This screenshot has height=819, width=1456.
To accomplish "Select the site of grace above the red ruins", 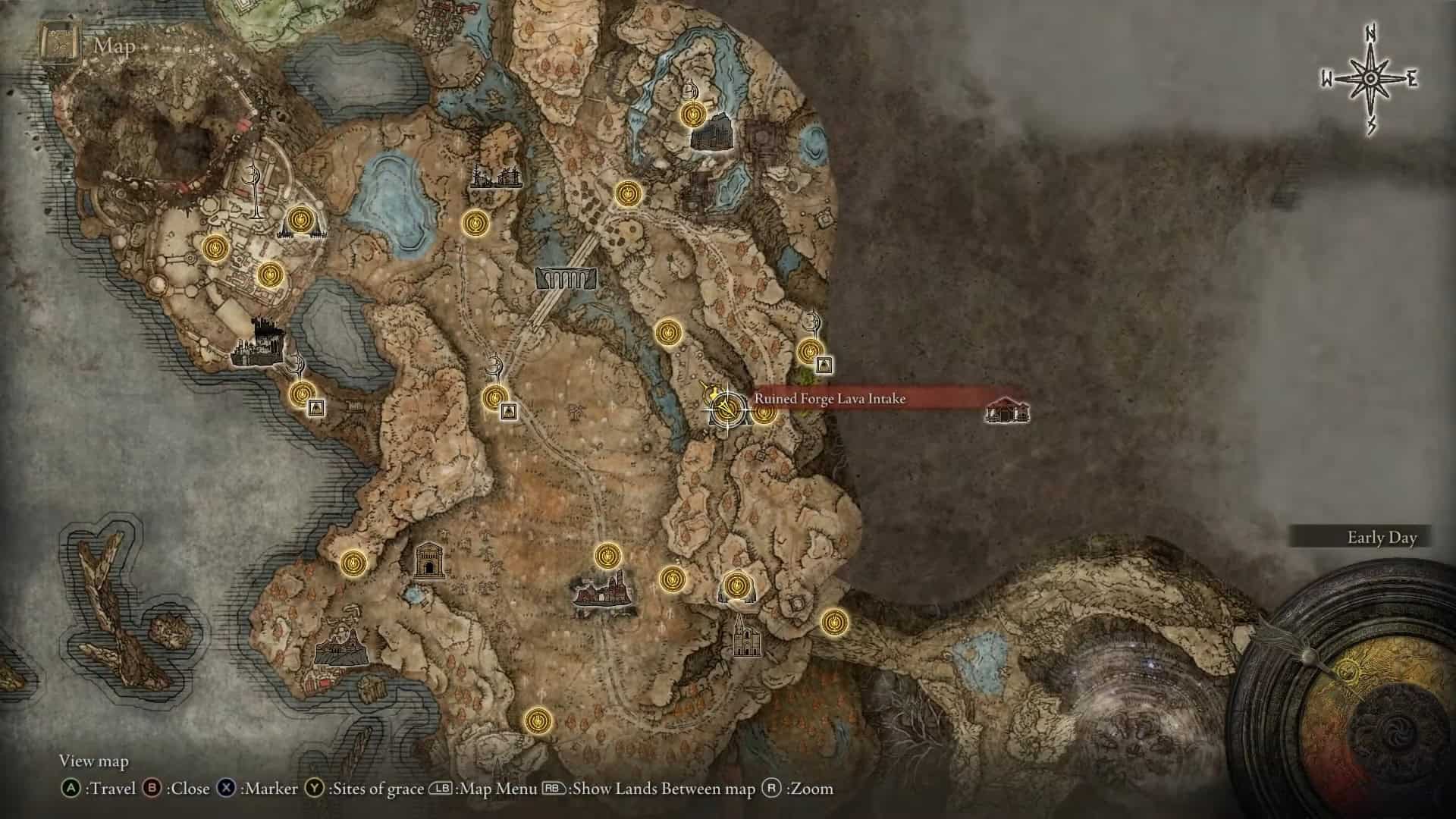I will [607, 557].
